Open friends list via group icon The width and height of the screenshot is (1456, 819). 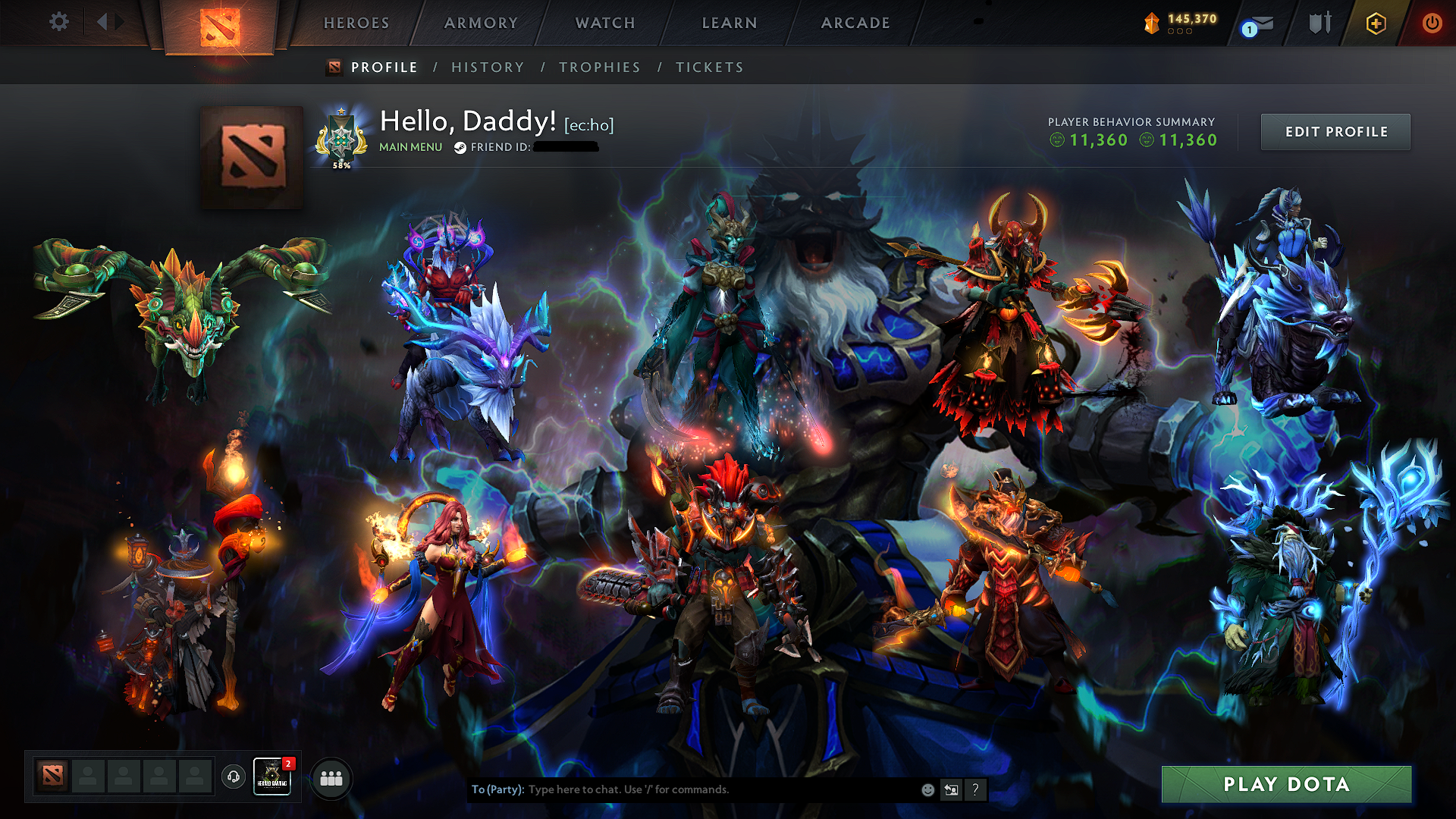click(x=331, y=777)
